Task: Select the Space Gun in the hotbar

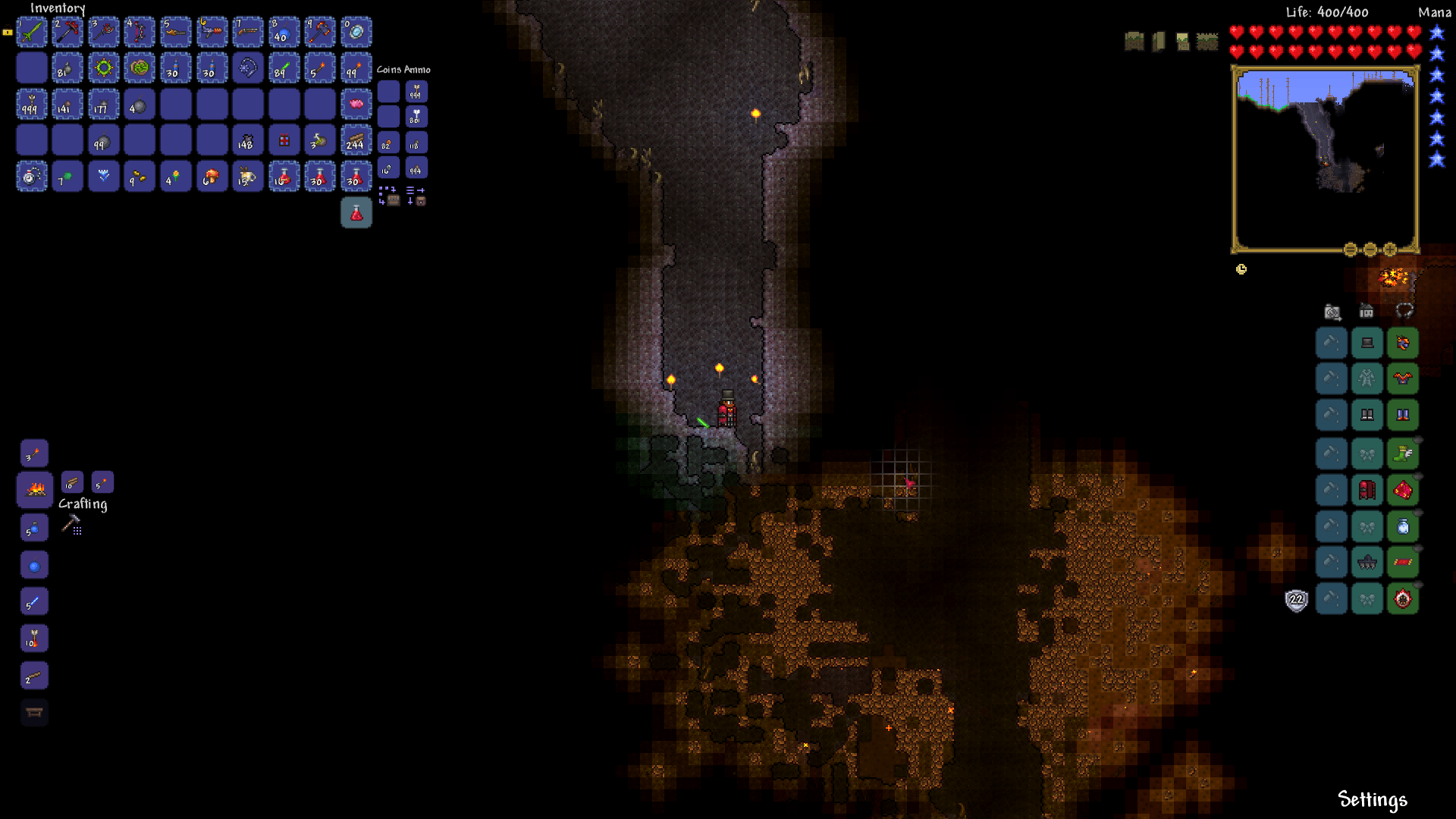Action: [212, 32]
